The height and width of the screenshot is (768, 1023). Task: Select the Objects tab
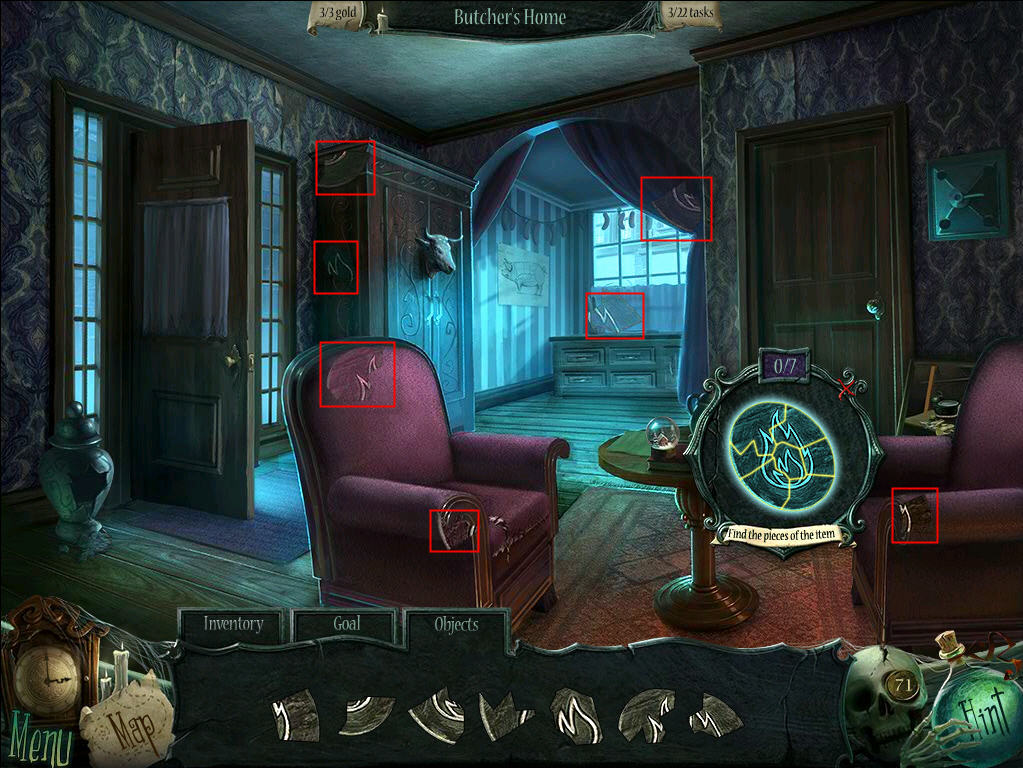(x=456, y=625)
